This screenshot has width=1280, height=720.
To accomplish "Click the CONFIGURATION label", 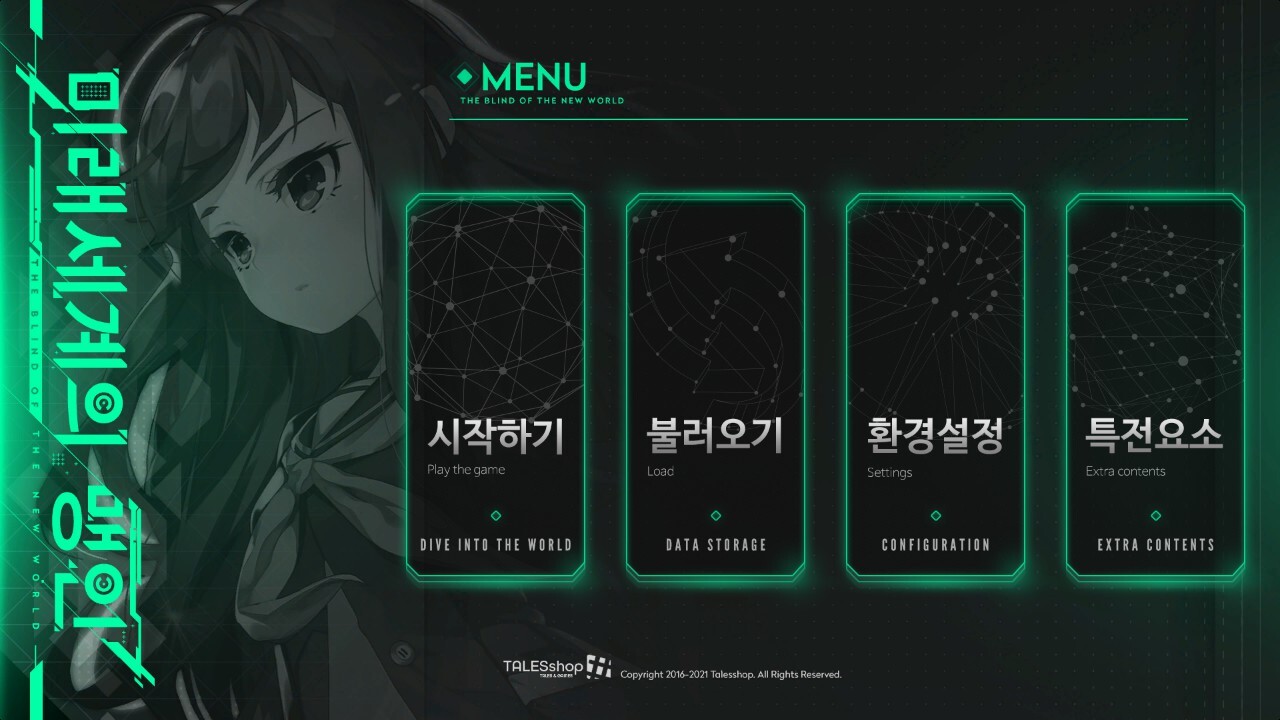I will click(935, 545).
